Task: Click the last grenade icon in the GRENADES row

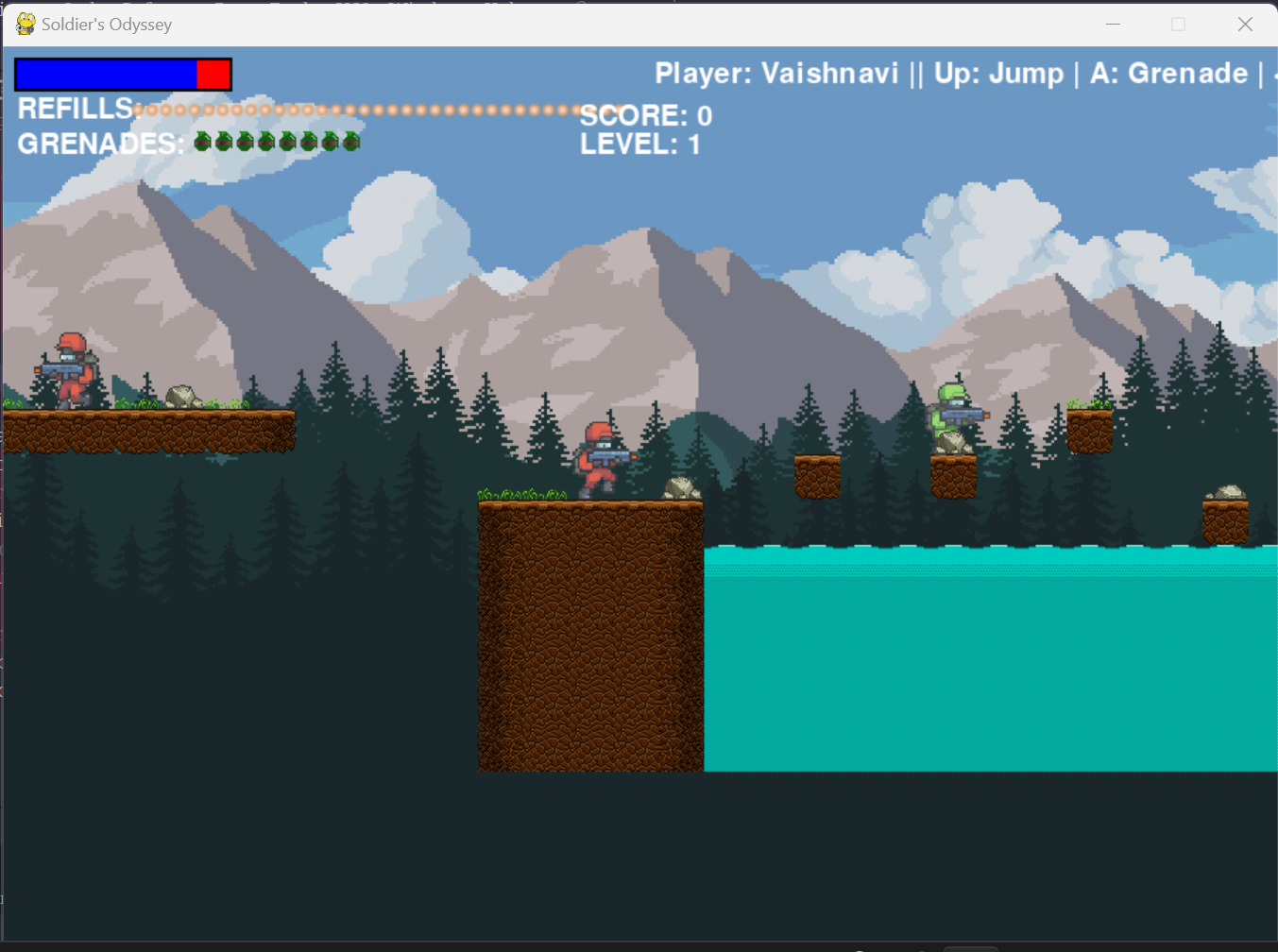Action: point(351,142)
